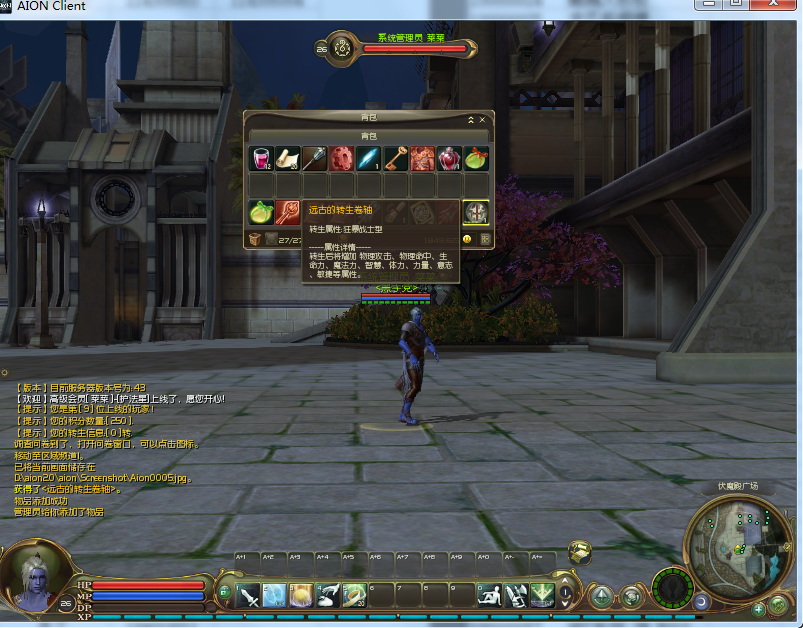Close the inventory bag window
Screen dimensions: 803x628
coord(482,119)
